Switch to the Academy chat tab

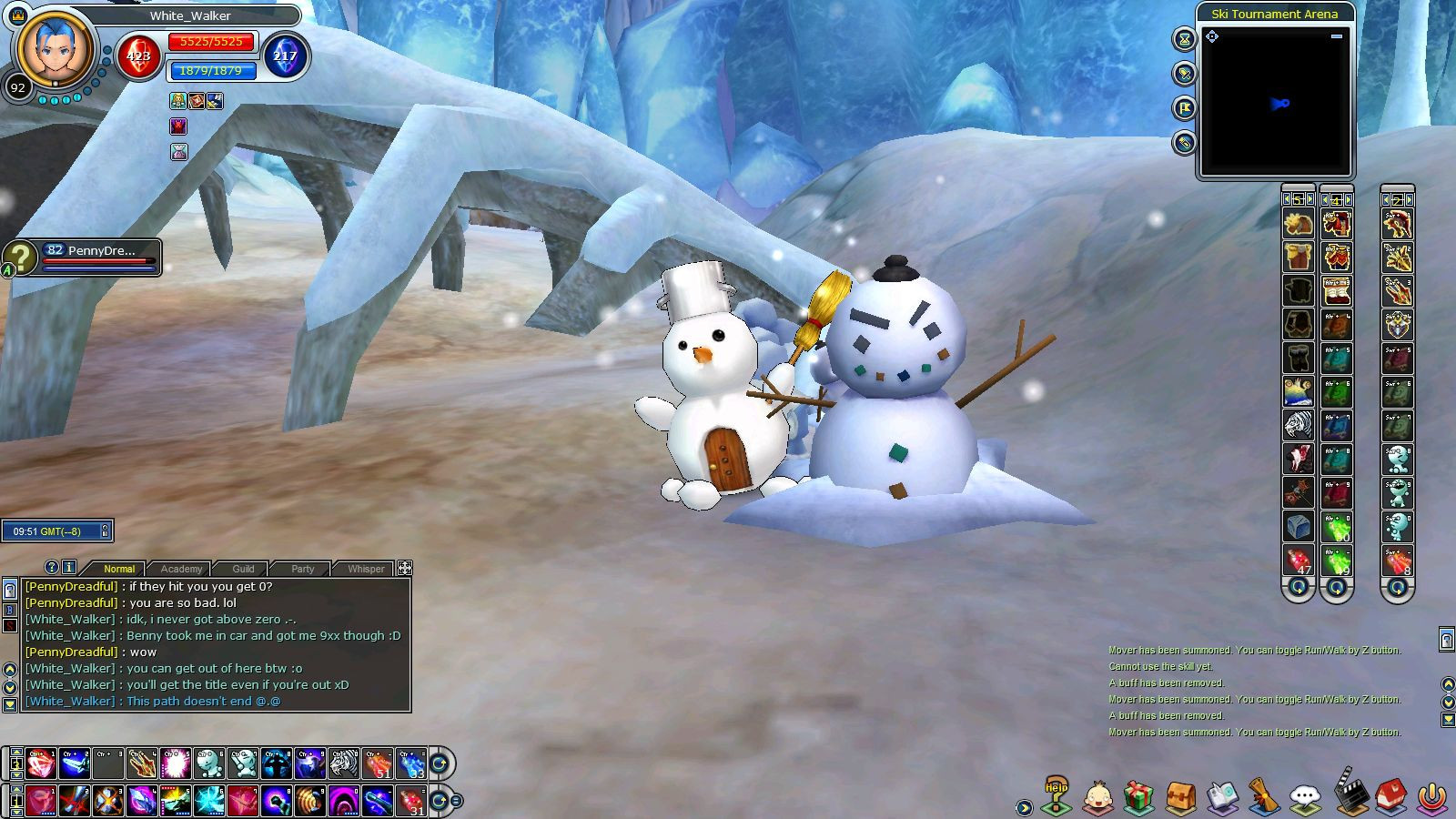(x=181, y=569)
